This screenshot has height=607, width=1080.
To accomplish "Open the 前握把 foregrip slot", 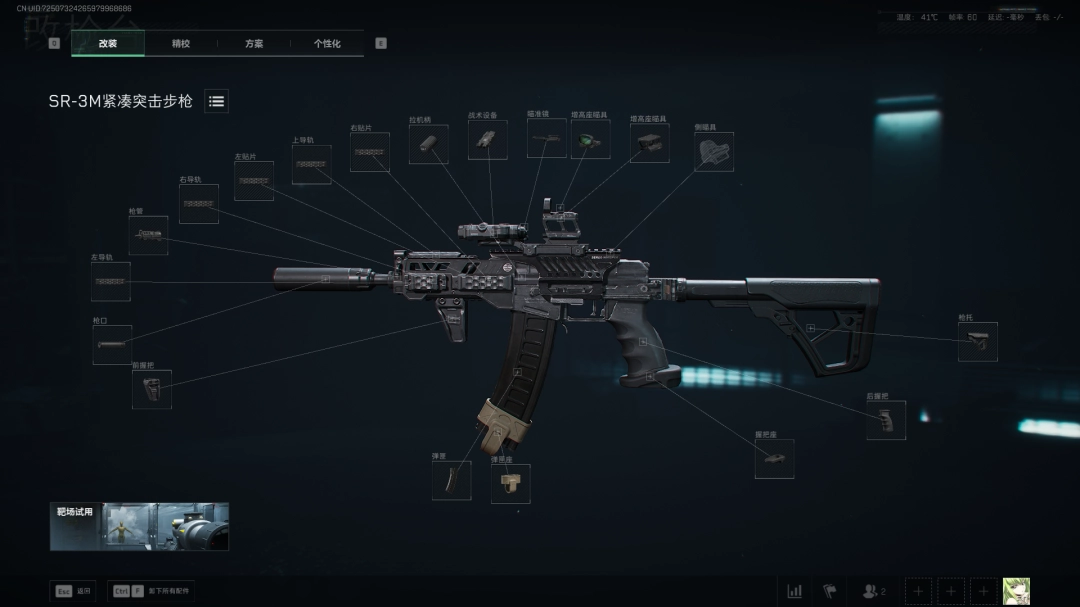I will (x=151, y=390).
